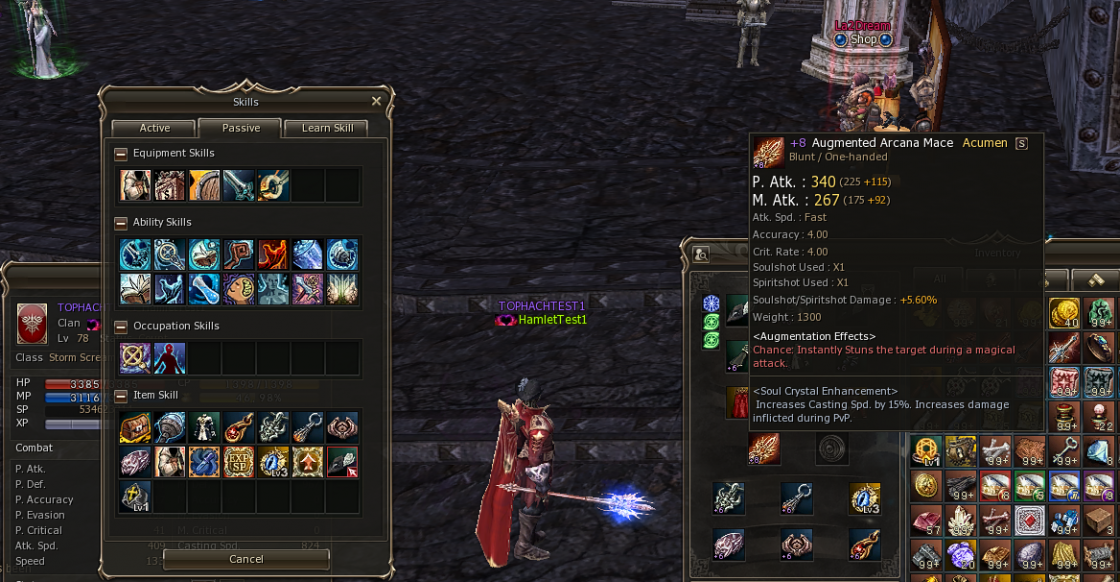Select the crossed bones inventory item

coord(995,451)
